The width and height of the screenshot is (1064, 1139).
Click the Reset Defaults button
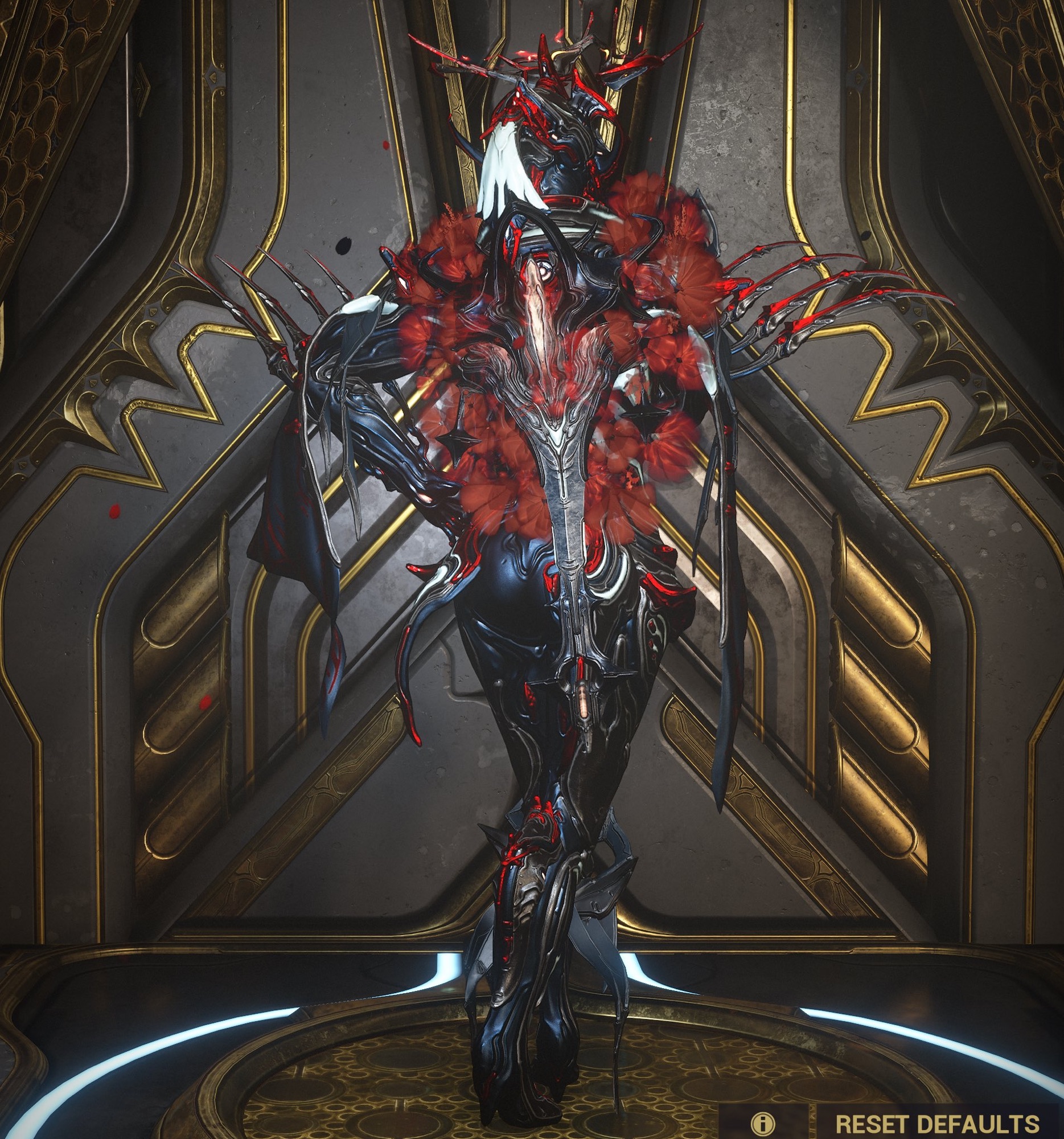click(x=936, y=1123)
